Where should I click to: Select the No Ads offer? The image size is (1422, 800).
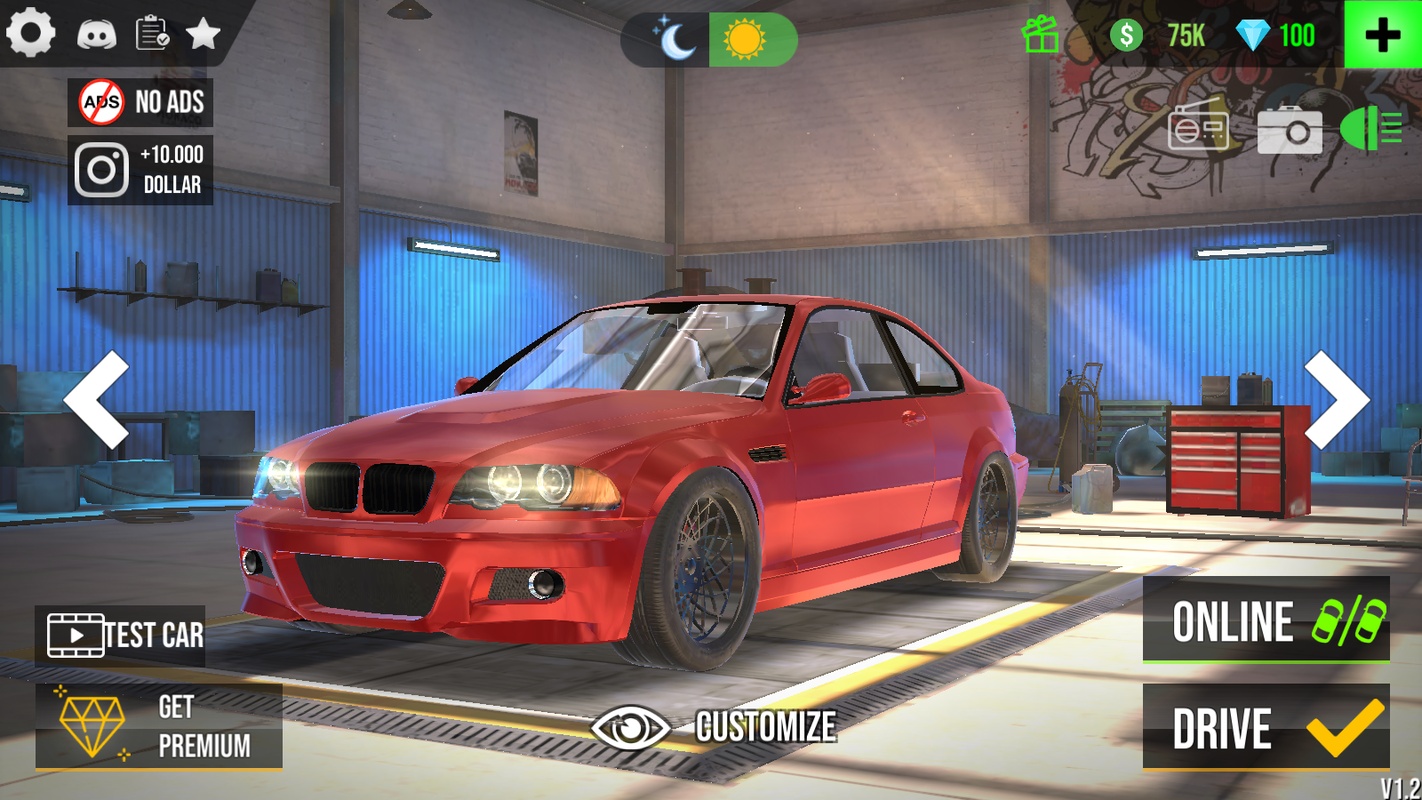[x=141, y=102]
